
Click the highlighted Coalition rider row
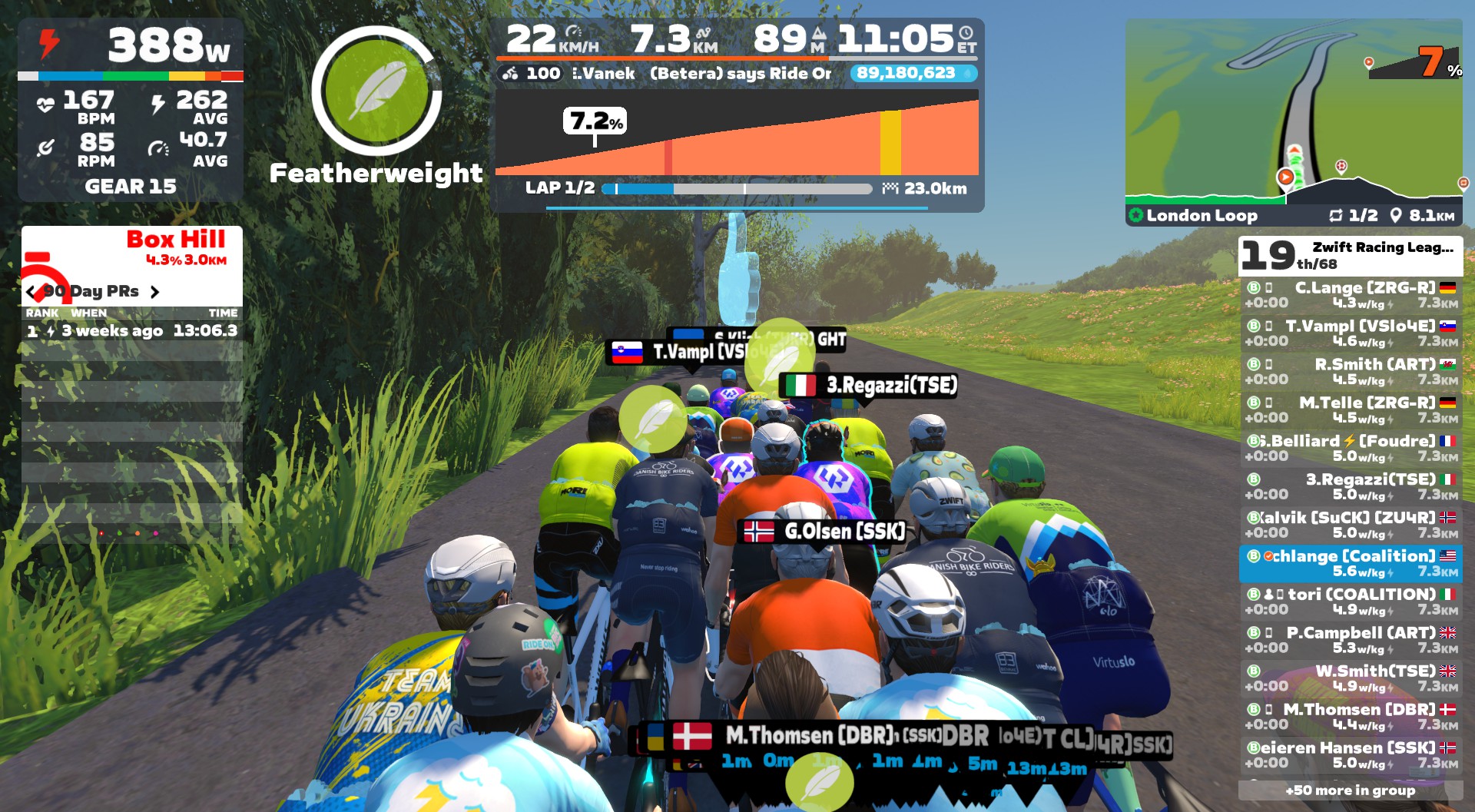[1351, 564]
